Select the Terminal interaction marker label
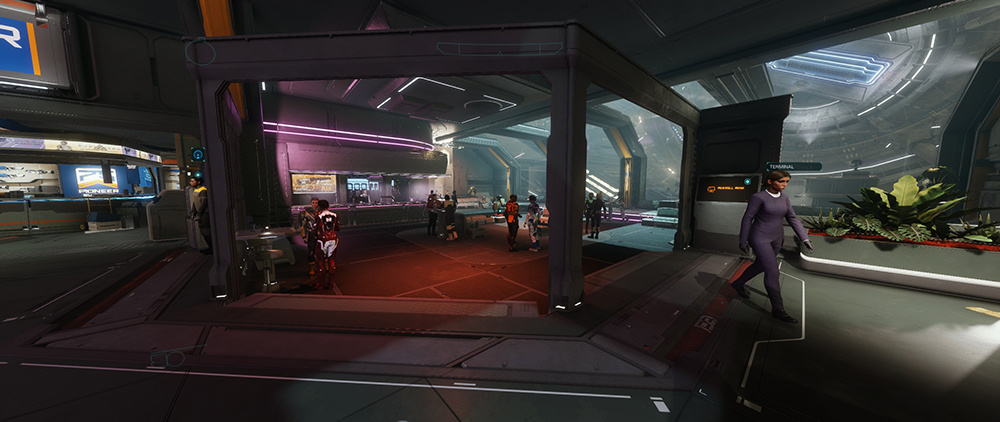This screenshot has height=422, width=1000. pos(793,166)
